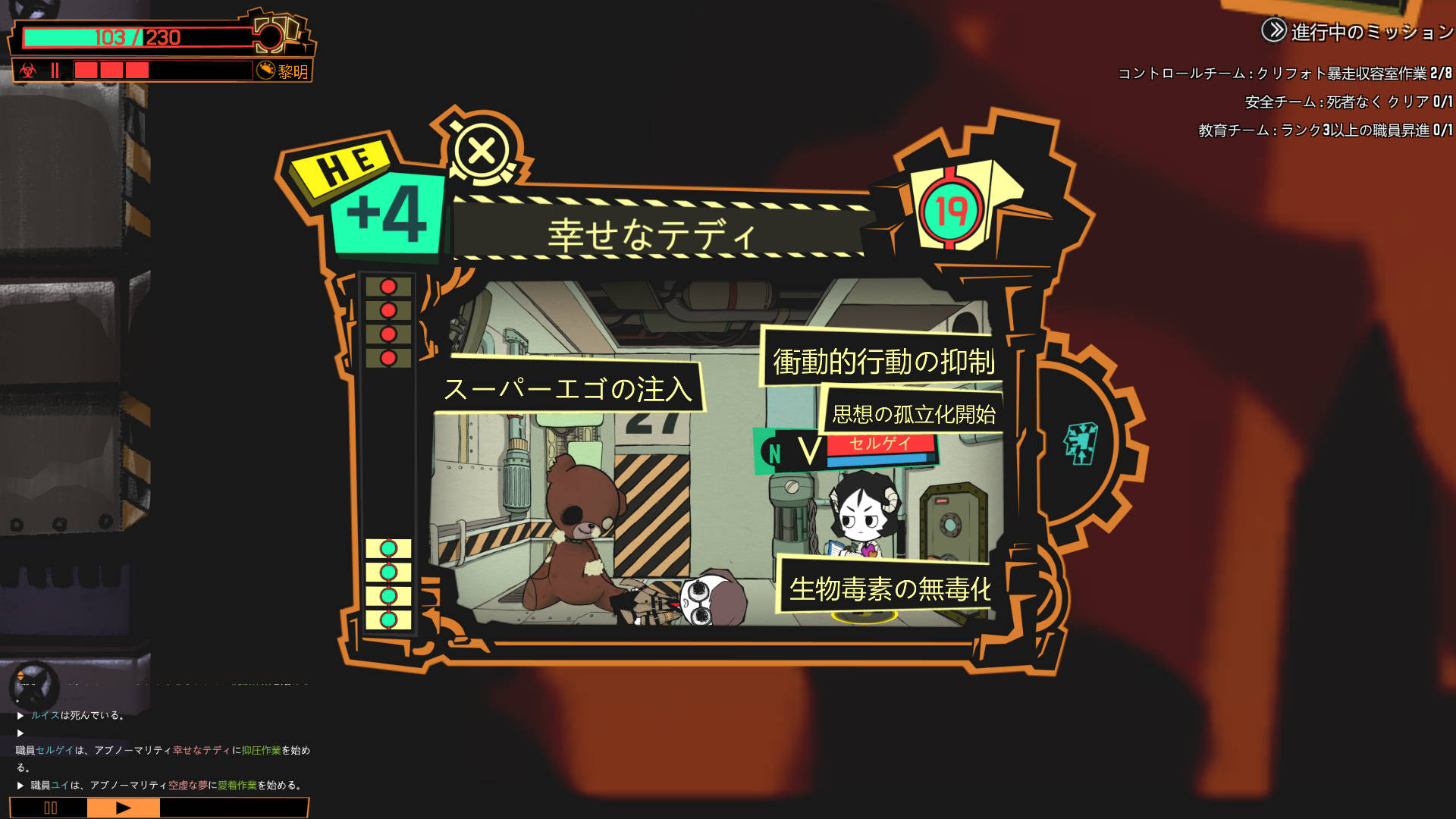Close the 幸せなテディ containment panel

tap(482, 151)
